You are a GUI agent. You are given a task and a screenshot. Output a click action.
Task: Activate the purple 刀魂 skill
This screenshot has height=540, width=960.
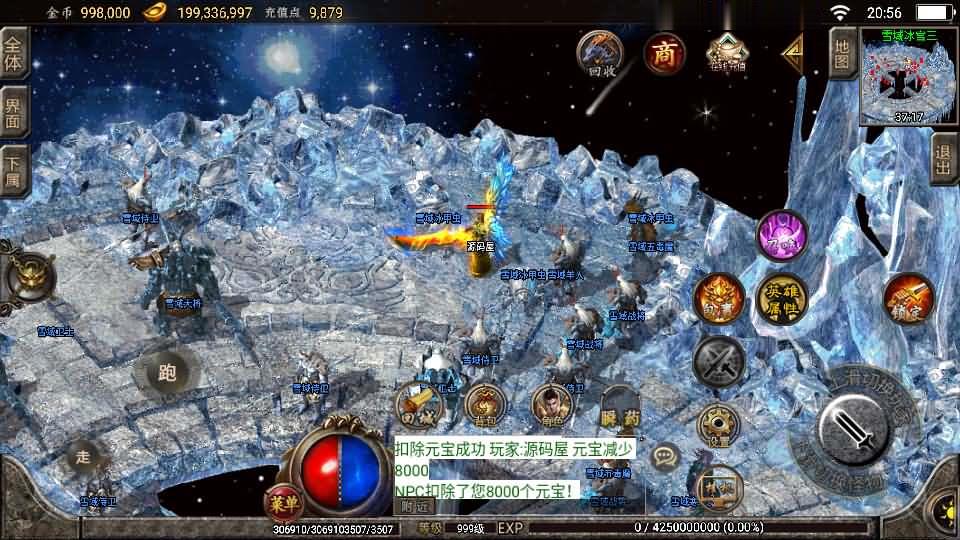click(782, 238)
